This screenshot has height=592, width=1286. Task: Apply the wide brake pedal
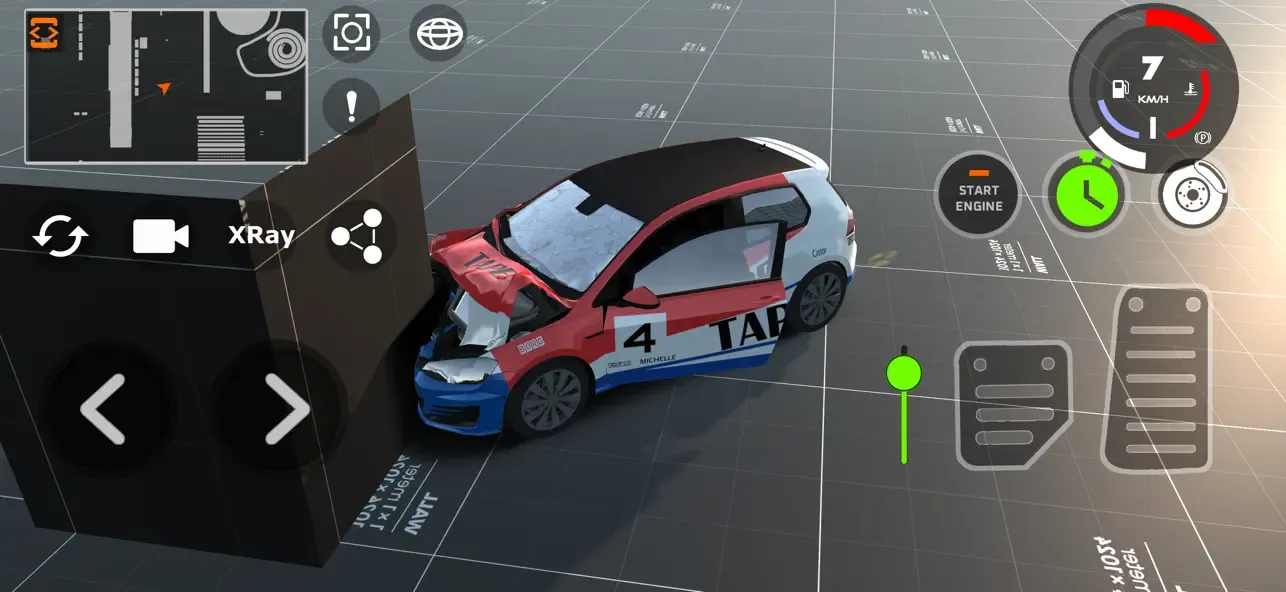1013,404
